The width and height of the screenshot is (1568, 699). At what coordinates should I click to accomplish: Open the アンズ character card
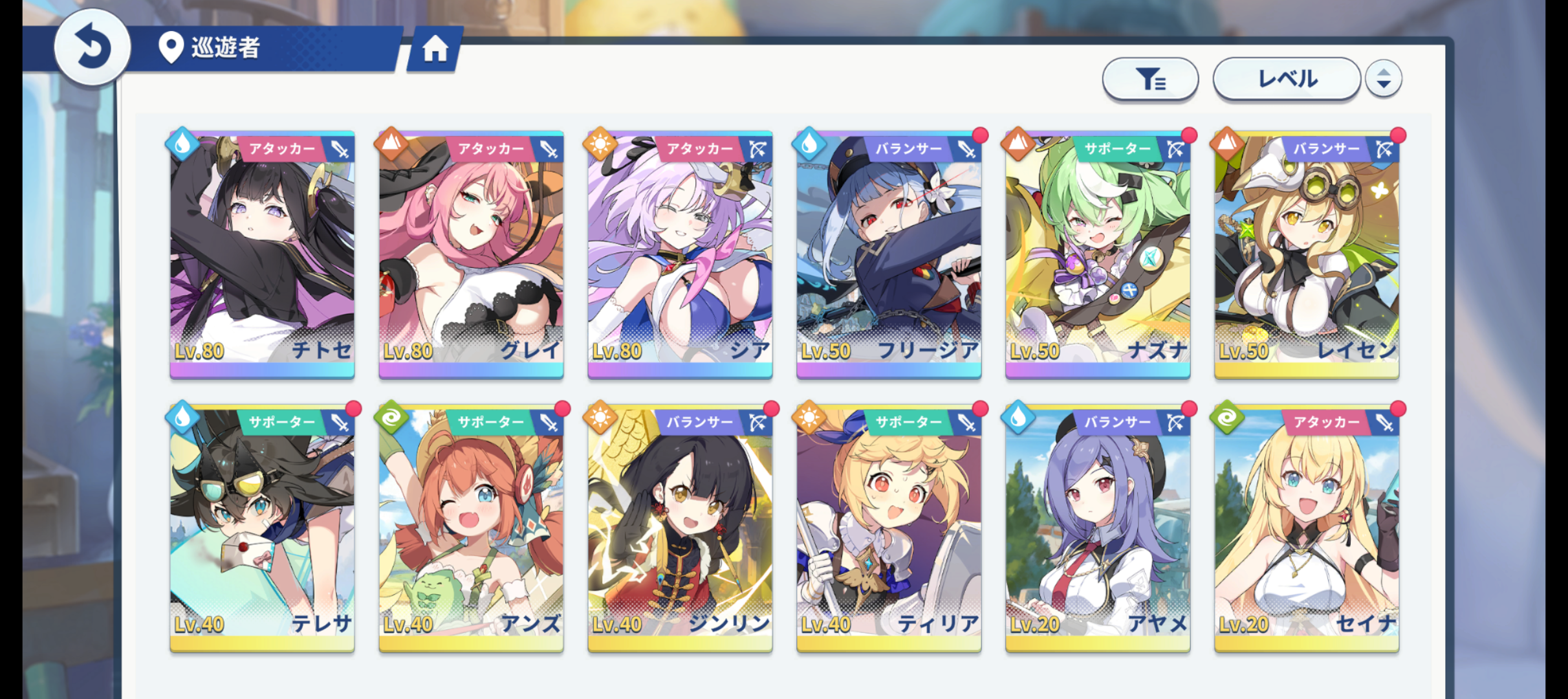[x=471, y=527]
